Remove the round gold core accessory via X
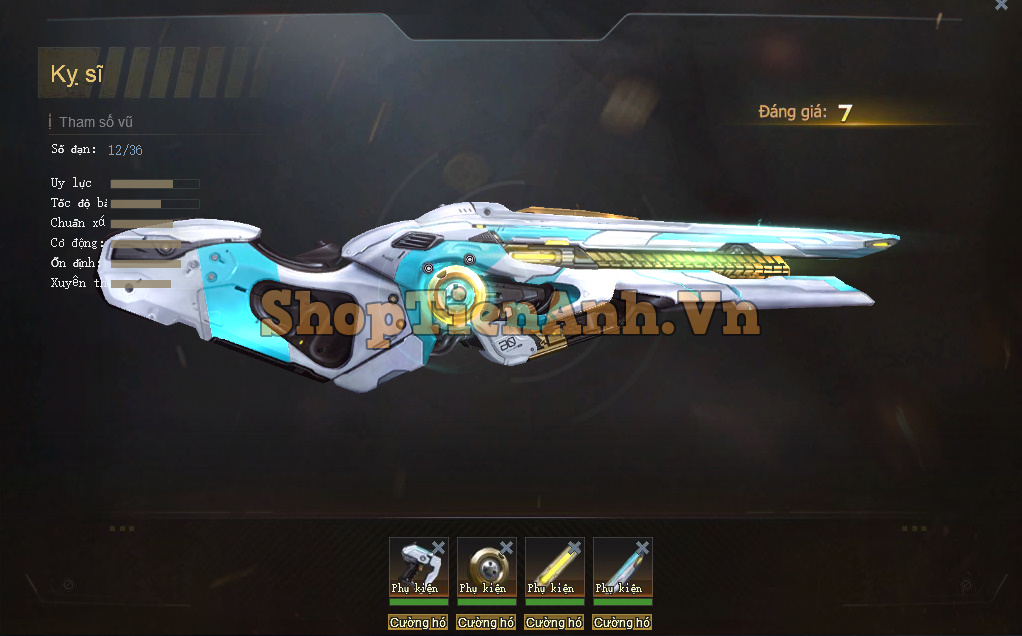Viewport: 1022px width, 636px height. pyautogui.click(x=506, y=548)
